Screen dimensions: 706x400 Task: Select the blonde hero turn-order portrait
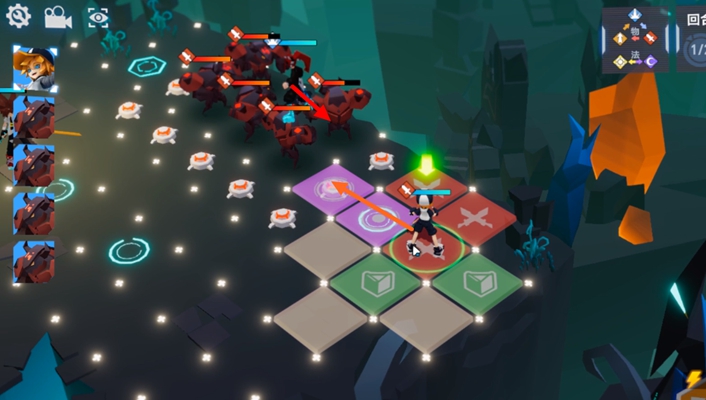[x=33, y=67]
